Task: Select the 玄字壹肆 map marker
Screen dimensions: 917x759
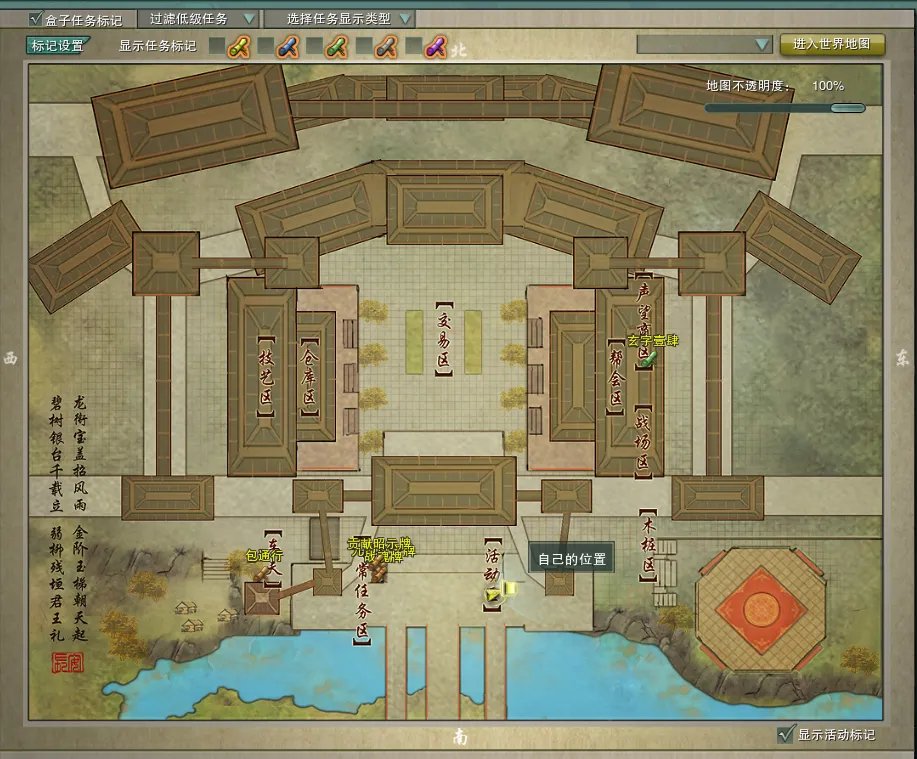Action: [x=648, y=356]
